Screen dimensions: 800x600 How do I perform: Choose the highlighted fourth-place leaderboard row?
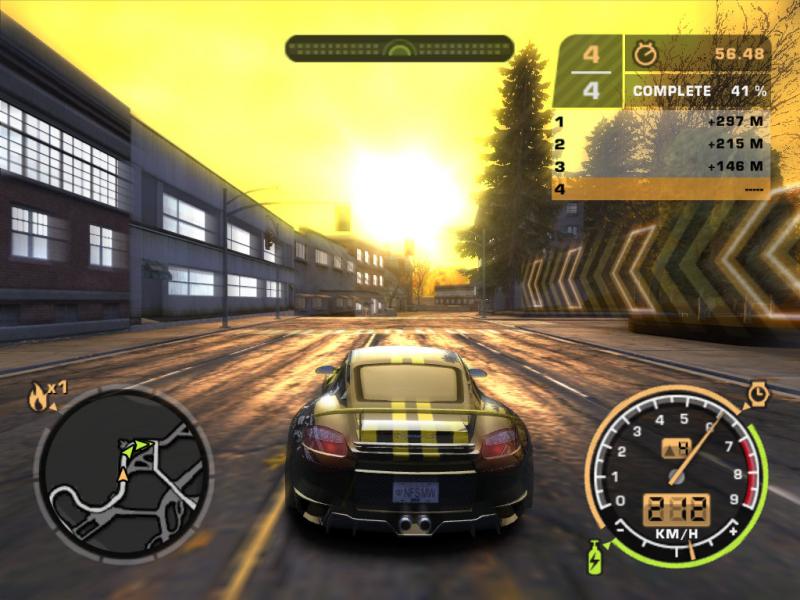(x=660, y=188)
